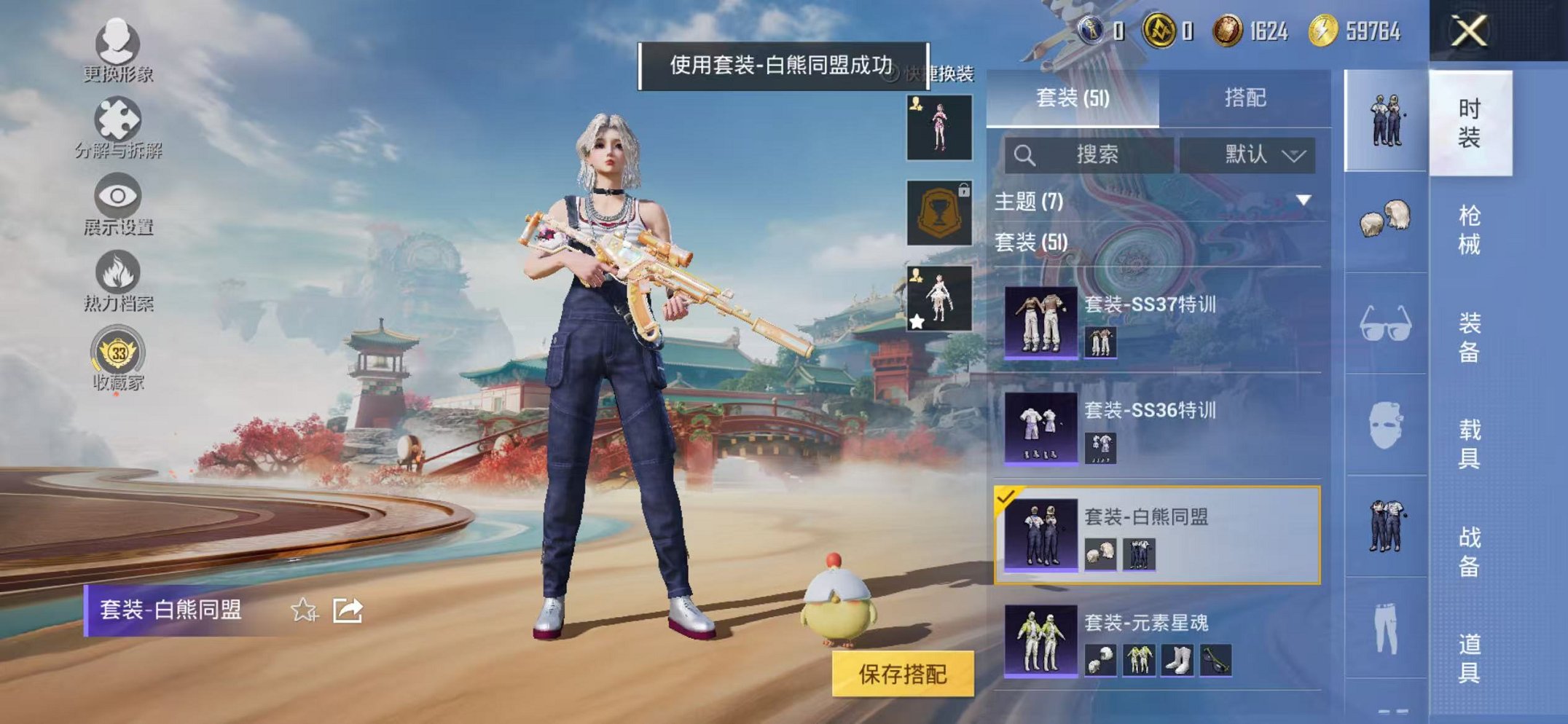This screenshot has width=1568, height=724.
Task: Open the 默认 sorting dropdown
Action: [1251, 155]
